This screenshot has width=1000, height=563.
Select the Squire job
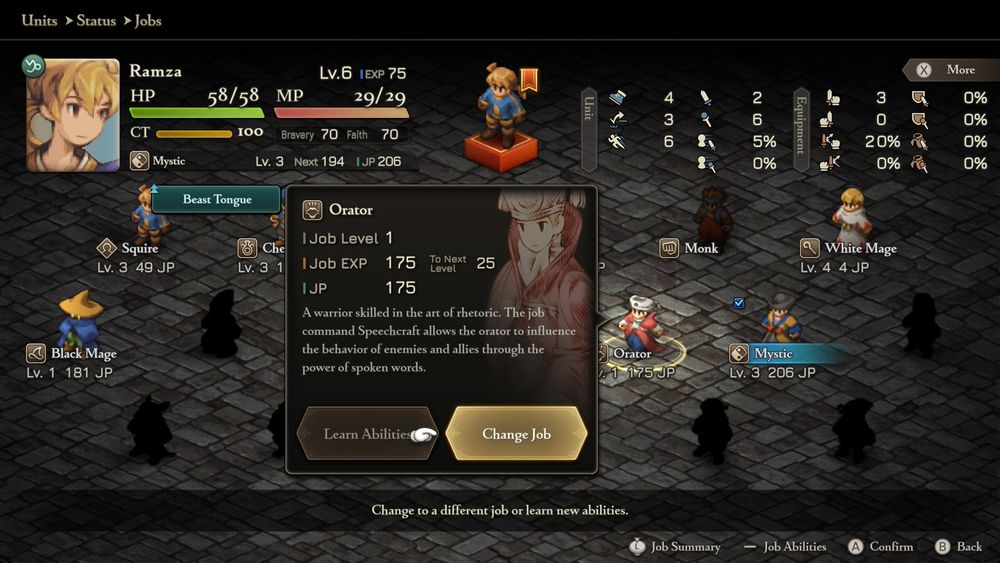pos(139,248)
